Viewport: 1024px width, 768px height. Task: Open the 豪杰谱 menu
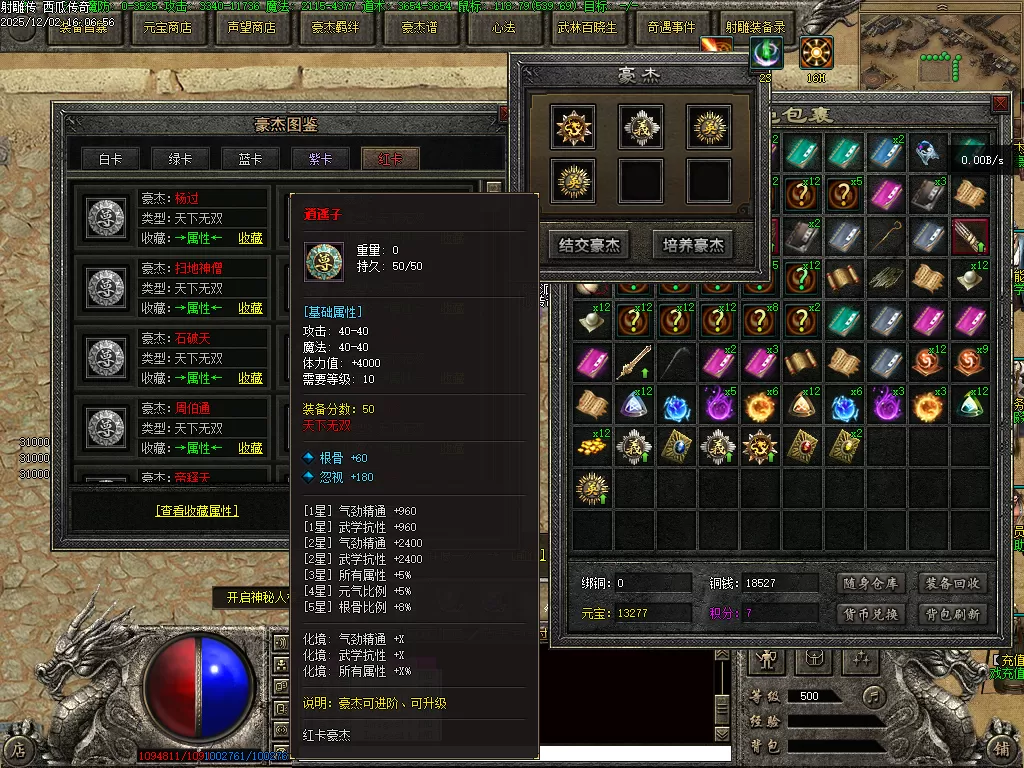click(x=419, y=28)
